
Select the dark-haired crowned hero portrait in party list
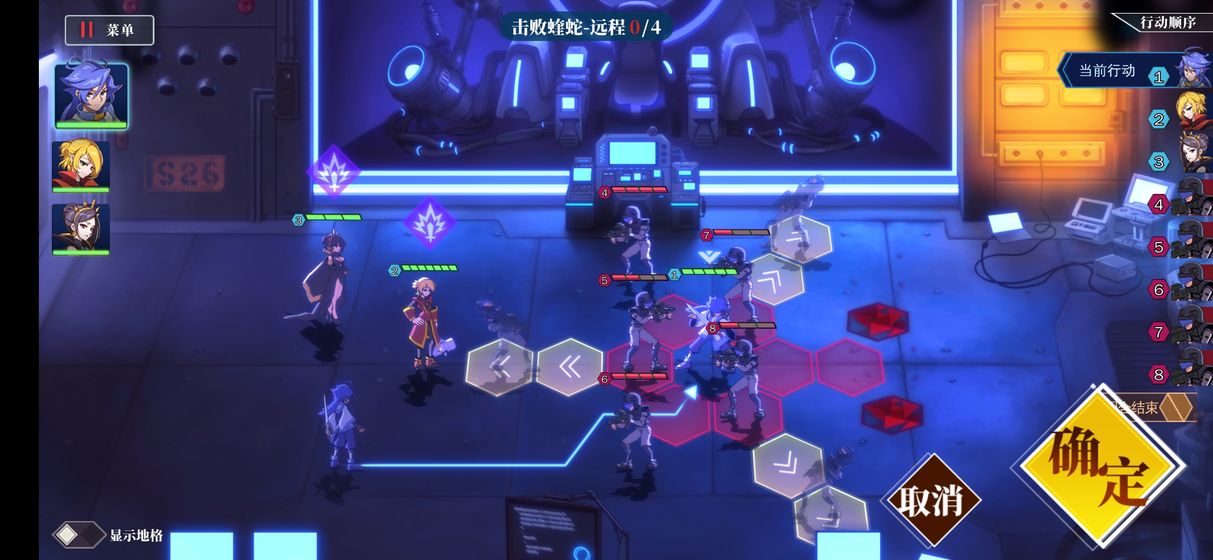point(81,228)
